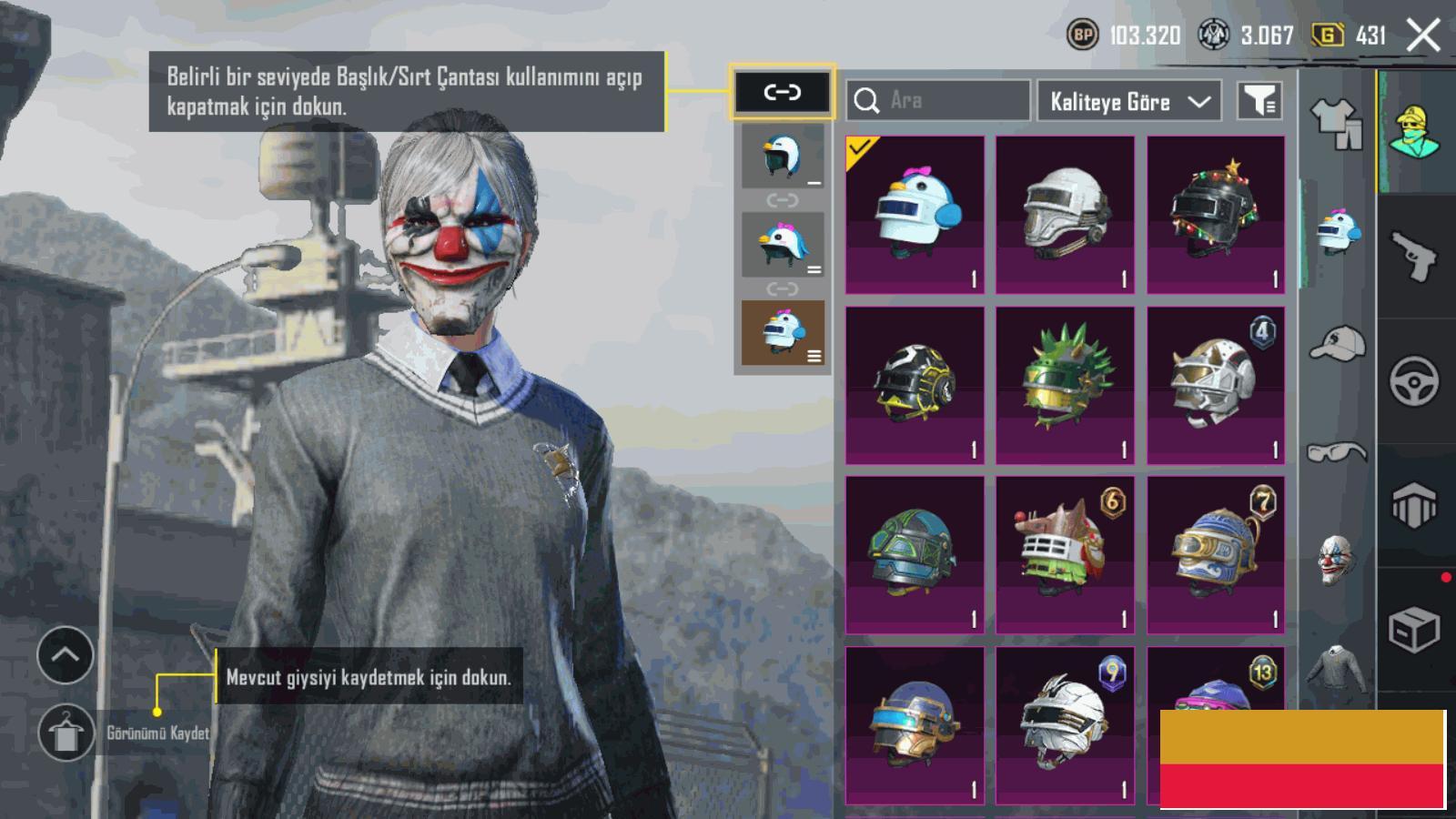The height and width of the screenshot is (819, 1456).
Task: Close the inventory screen
Action: click(x=1423, y=36)
